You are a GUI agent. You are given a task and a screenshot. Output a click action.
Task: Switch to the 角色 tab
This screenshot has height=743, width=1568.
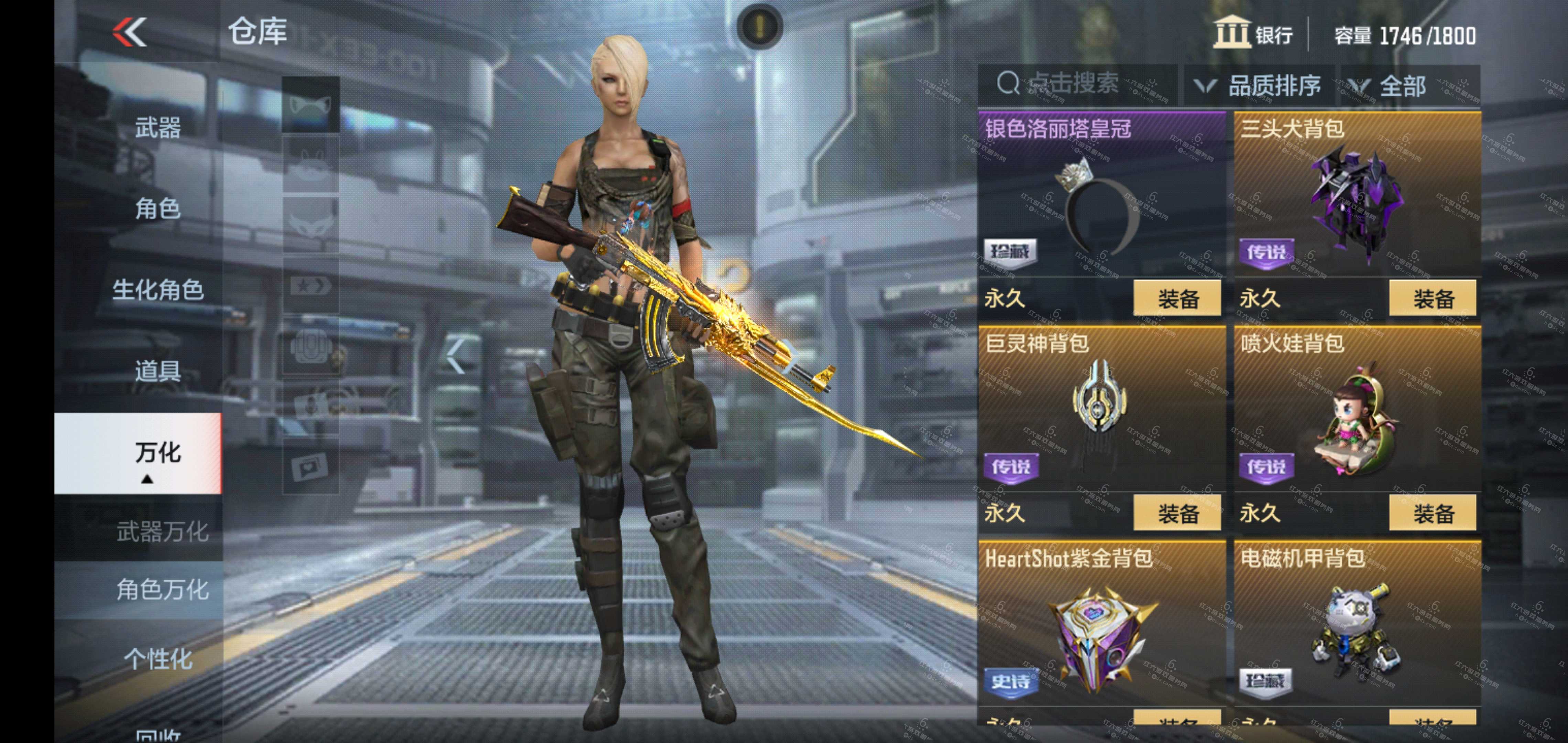157,209
